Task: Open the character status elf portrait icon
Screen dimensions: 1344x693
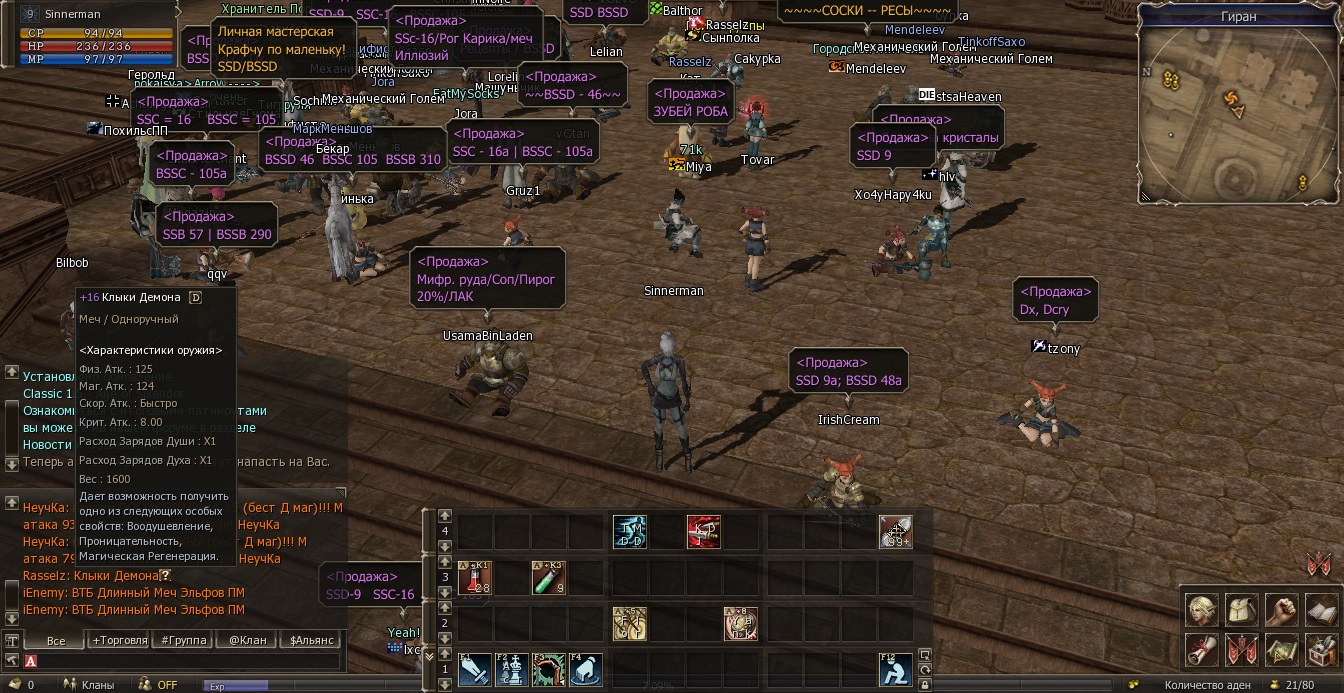Action: coord(1202,609)
